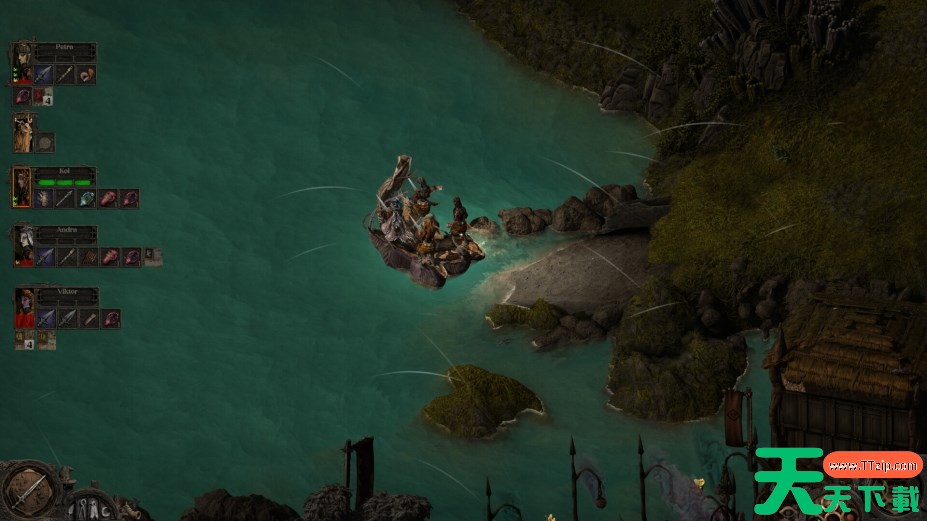Screen dimensions: 927x521
Task: Click the round sword emblem button
Action: [28, 488]
